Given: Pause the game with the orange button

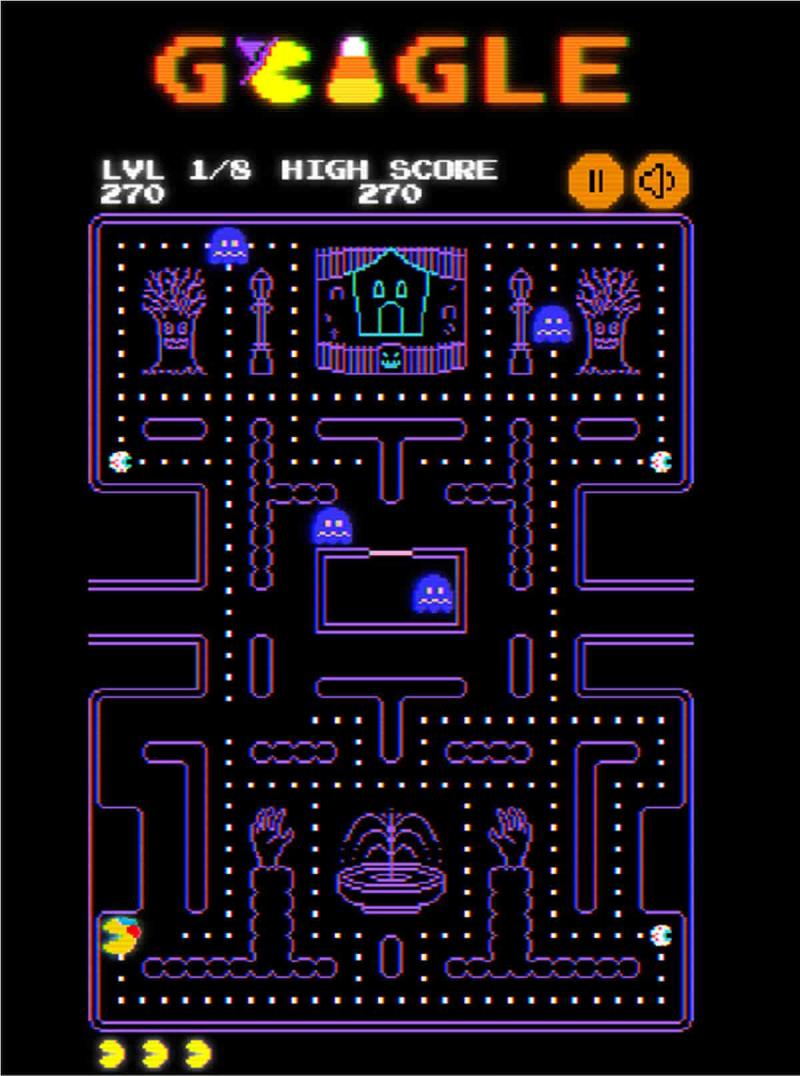Looking at the screenshot, I should pos(596,182).
